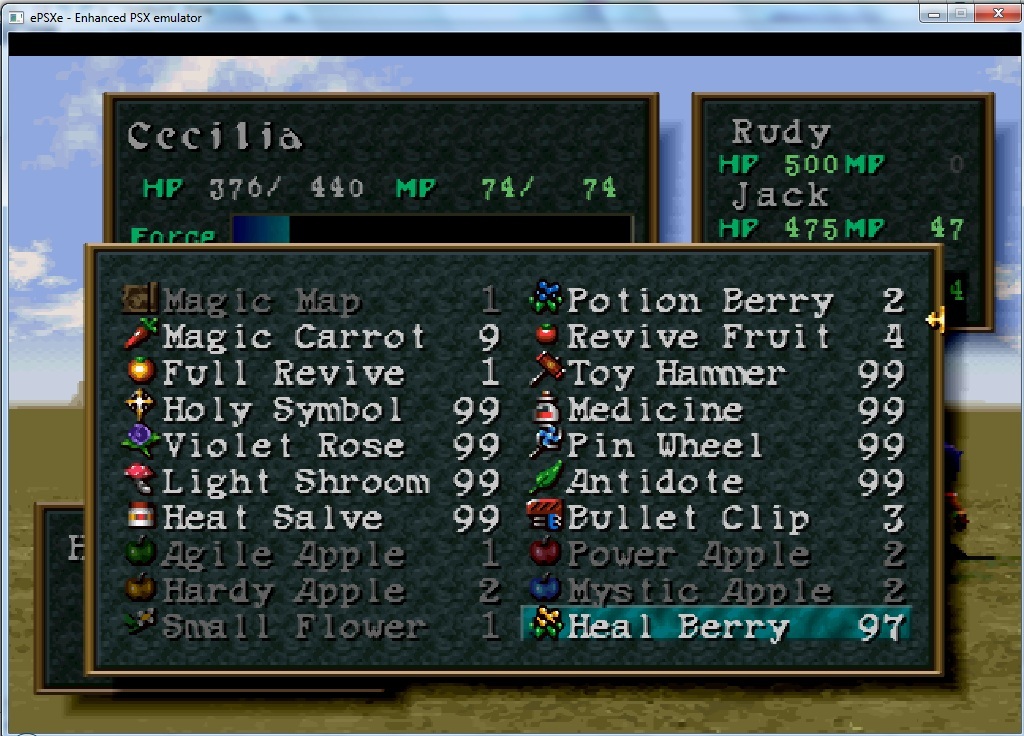The height and width of the screenshot is (736, 1024).
Task: Click the Agile Apple item
Action: coord(283,554)
